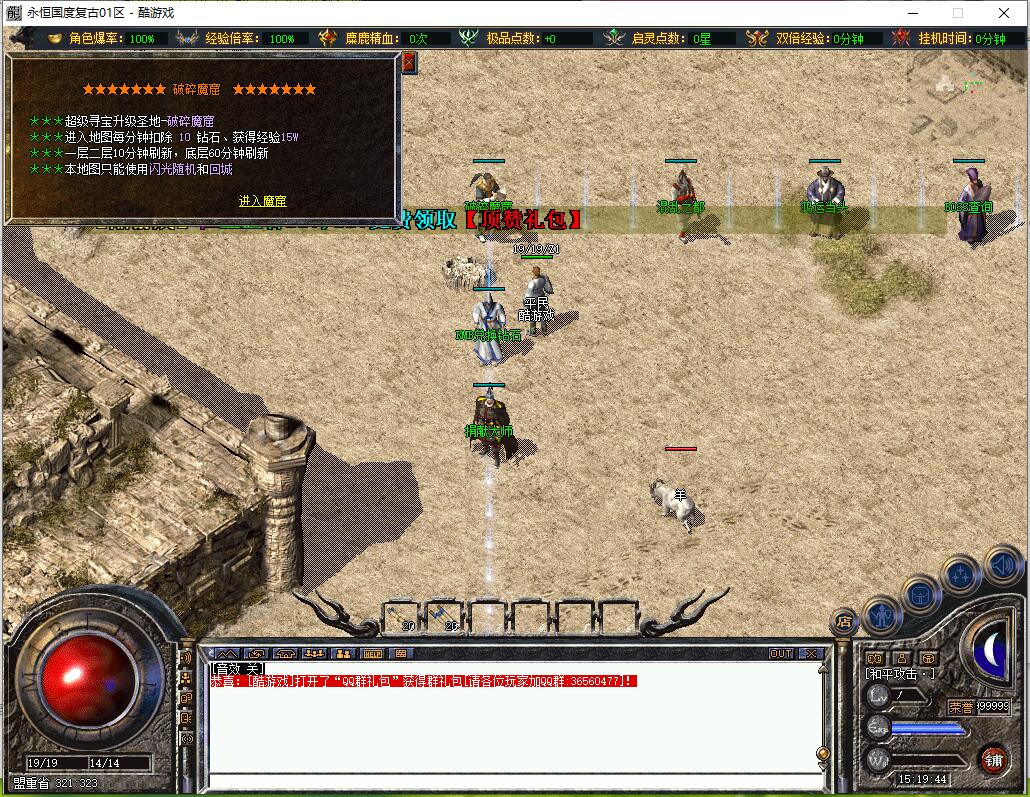The image size is (1030, 797).
Task: Click the 和平攻击 attack mode label
Action: pos(900,674)
